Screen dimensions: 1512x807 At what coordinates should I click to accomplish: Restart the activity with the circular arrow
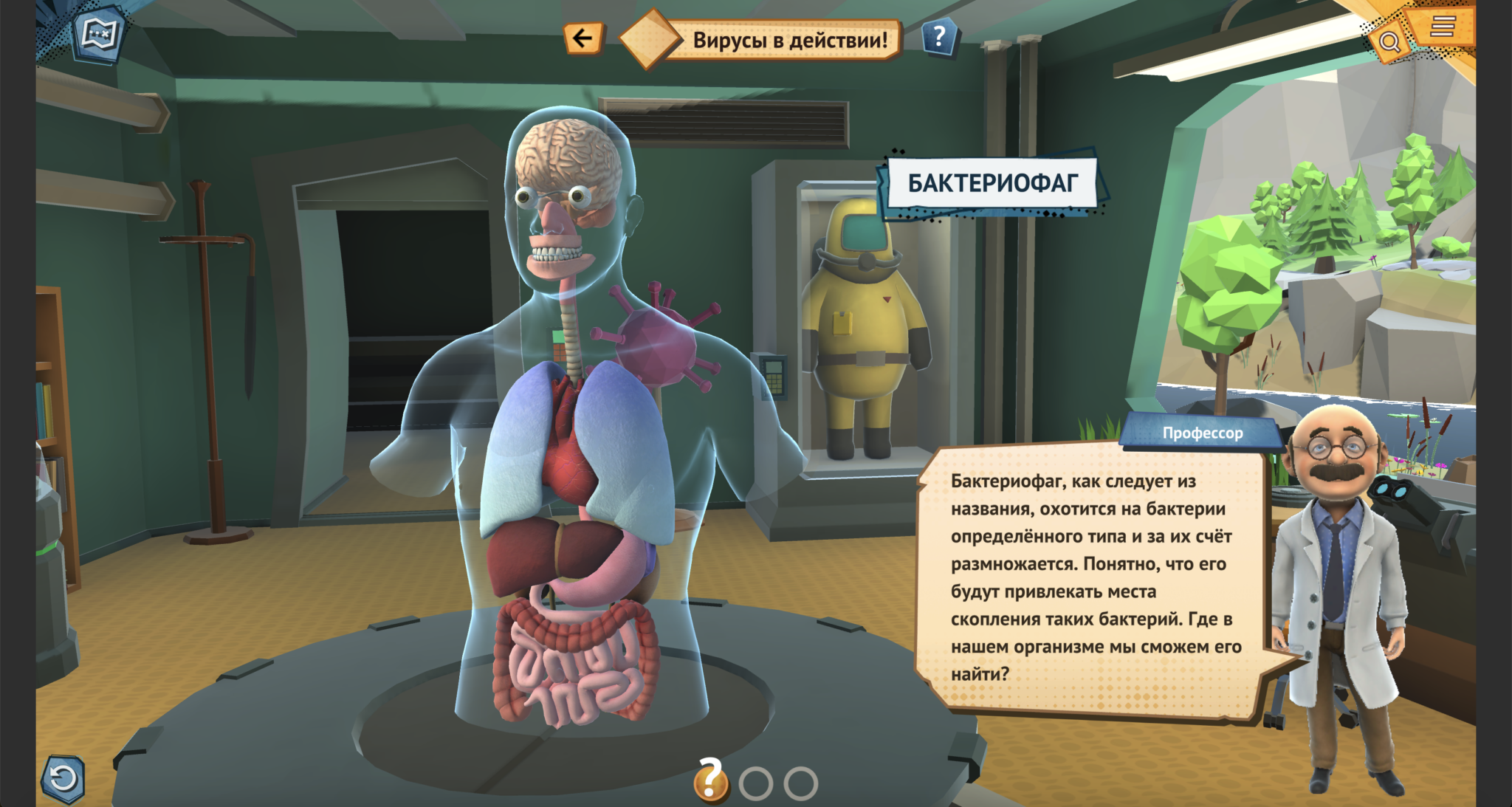[x=63, y=778]
